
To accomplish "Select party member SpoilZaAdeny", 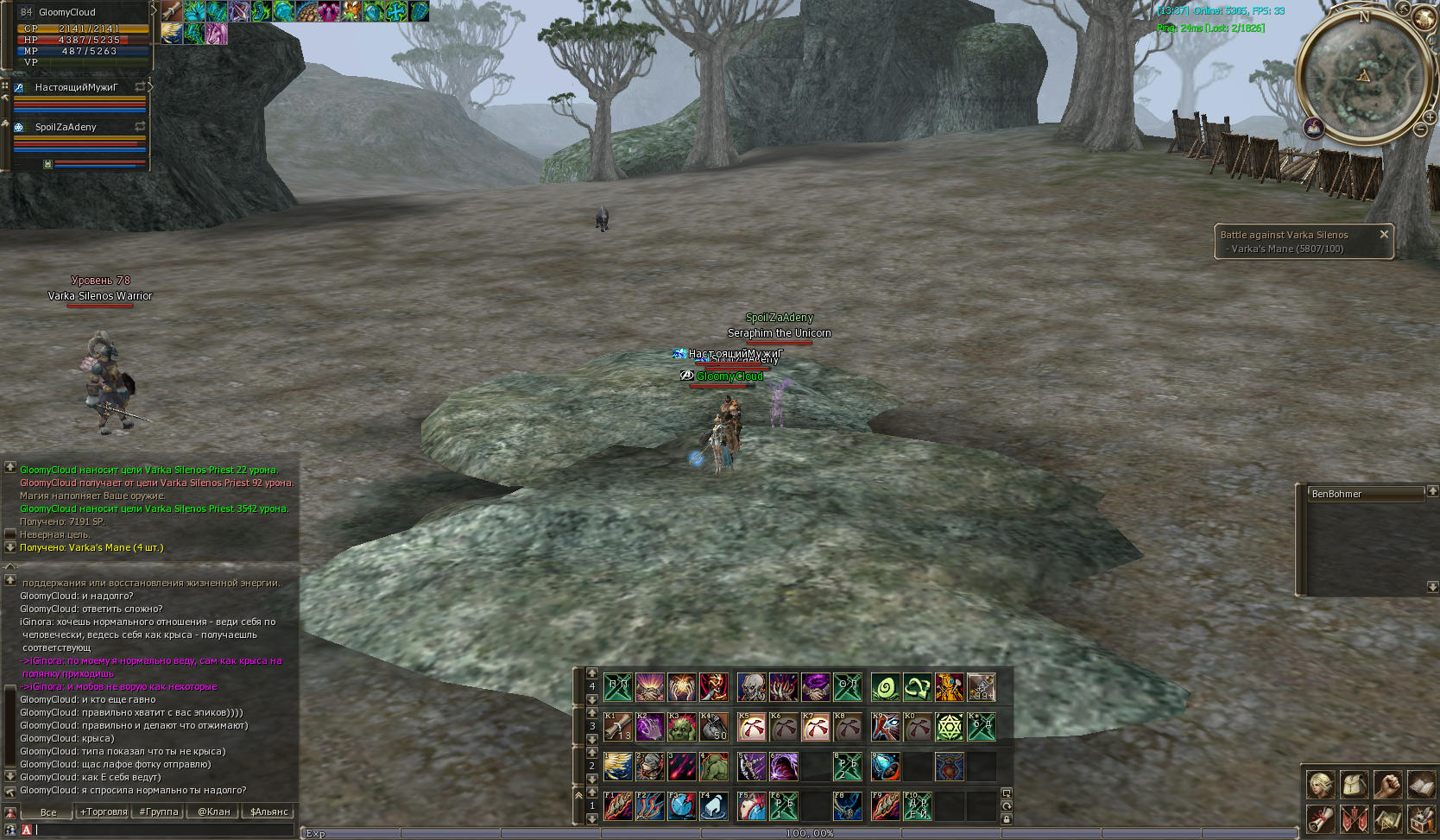I will click(66, 127).
